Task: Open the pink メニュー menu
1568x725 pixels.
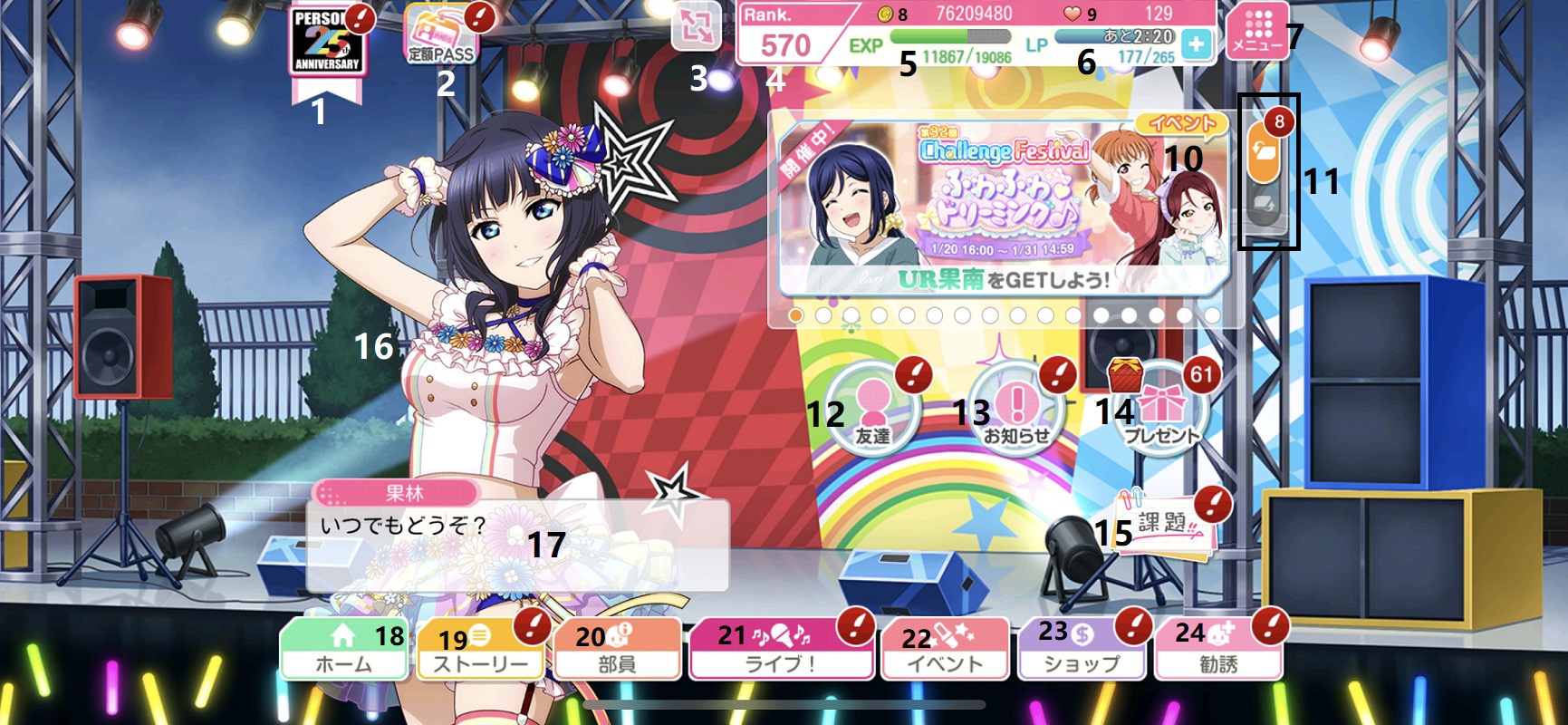Action: click(1257, 32)
